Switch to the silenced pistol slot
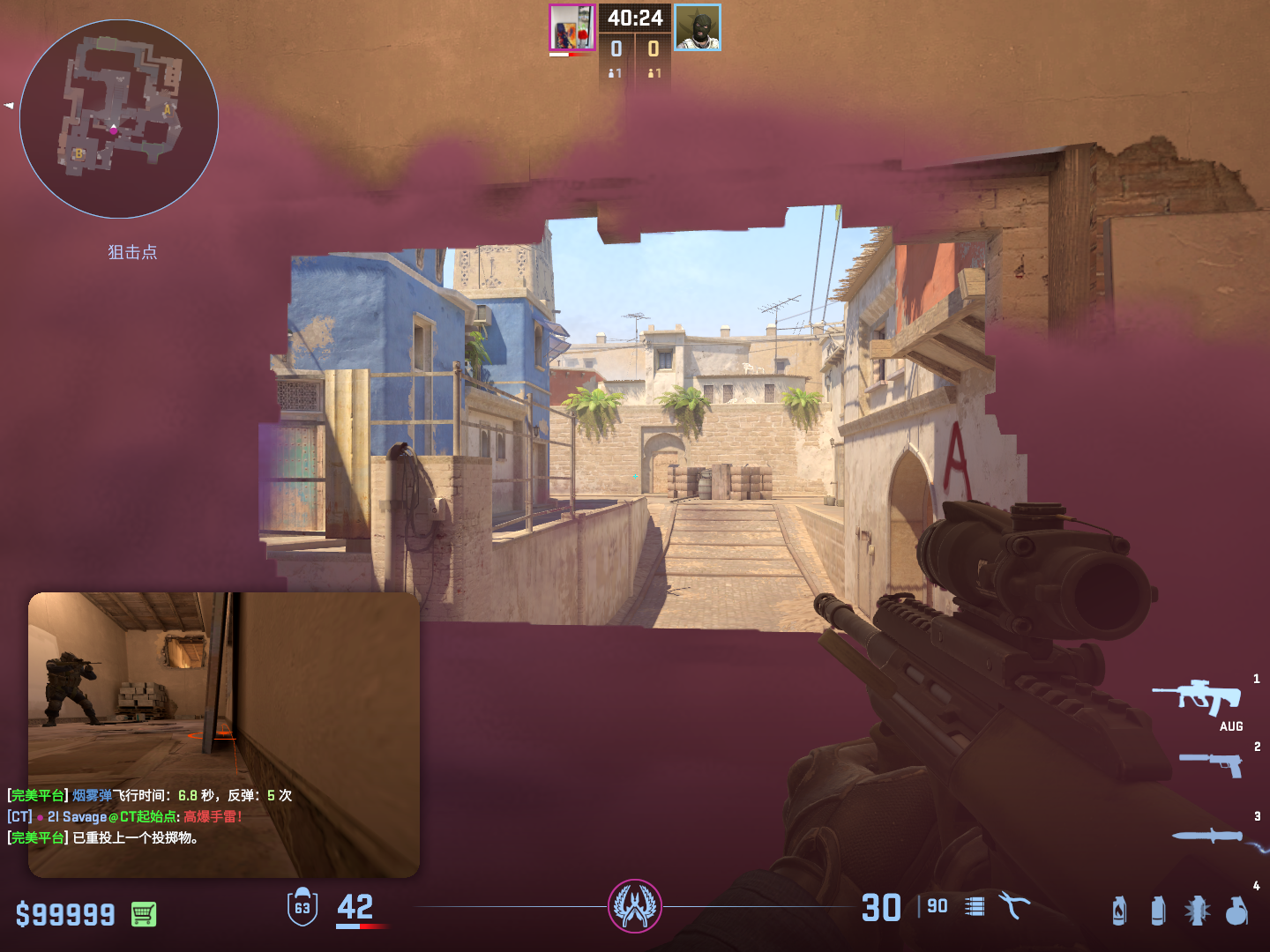Viewport: 1270px width, 952px height. click(x=1212, y=763)
